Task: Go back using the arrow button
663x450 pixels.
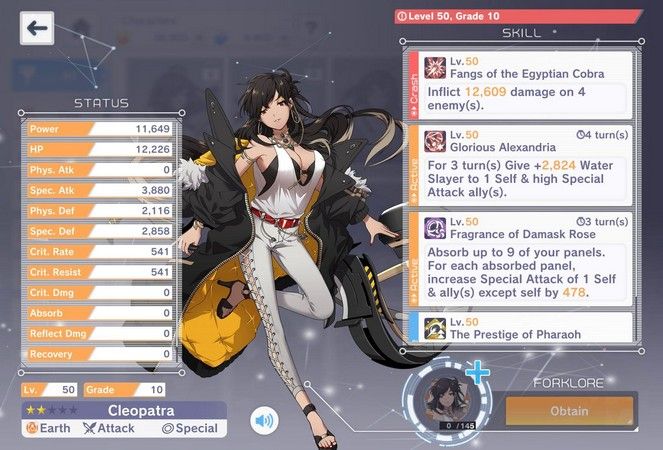Action: click(x=37, y=27)
